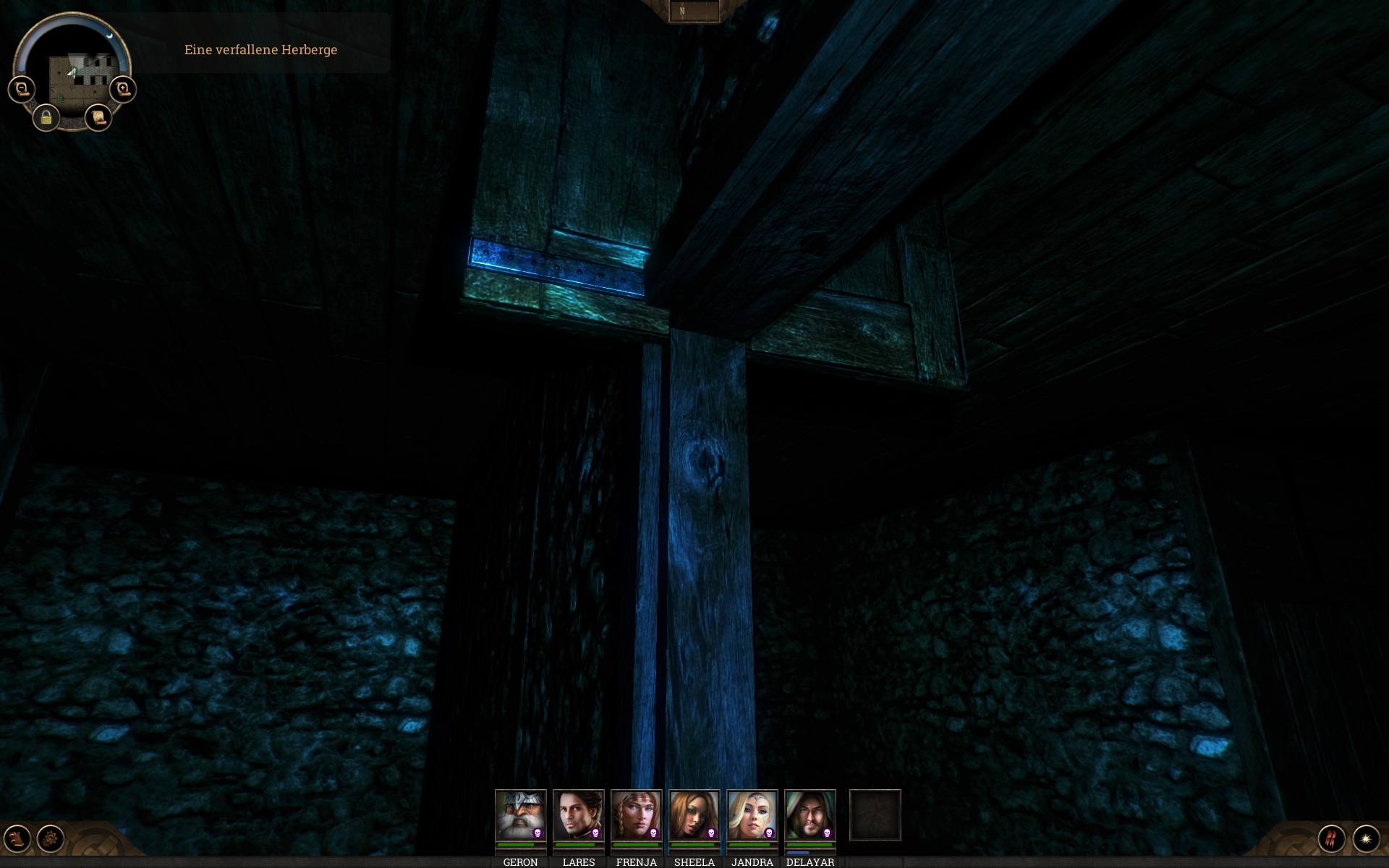Zoom in the minimap with the plus scroll
Image resolution: width=1389 pixels, height=868 pixels.
click(x=122, y=88)
